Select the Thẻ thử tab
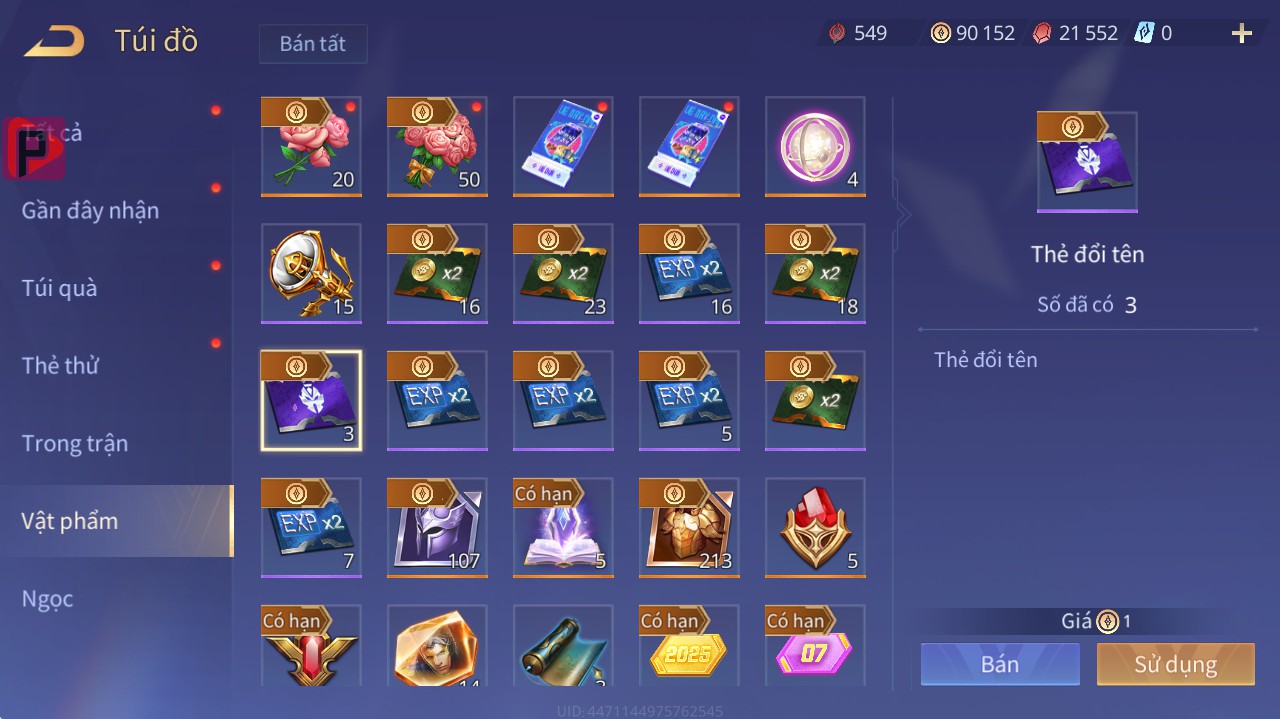This screenshot has width=1280, height=719. click(60, 365)
